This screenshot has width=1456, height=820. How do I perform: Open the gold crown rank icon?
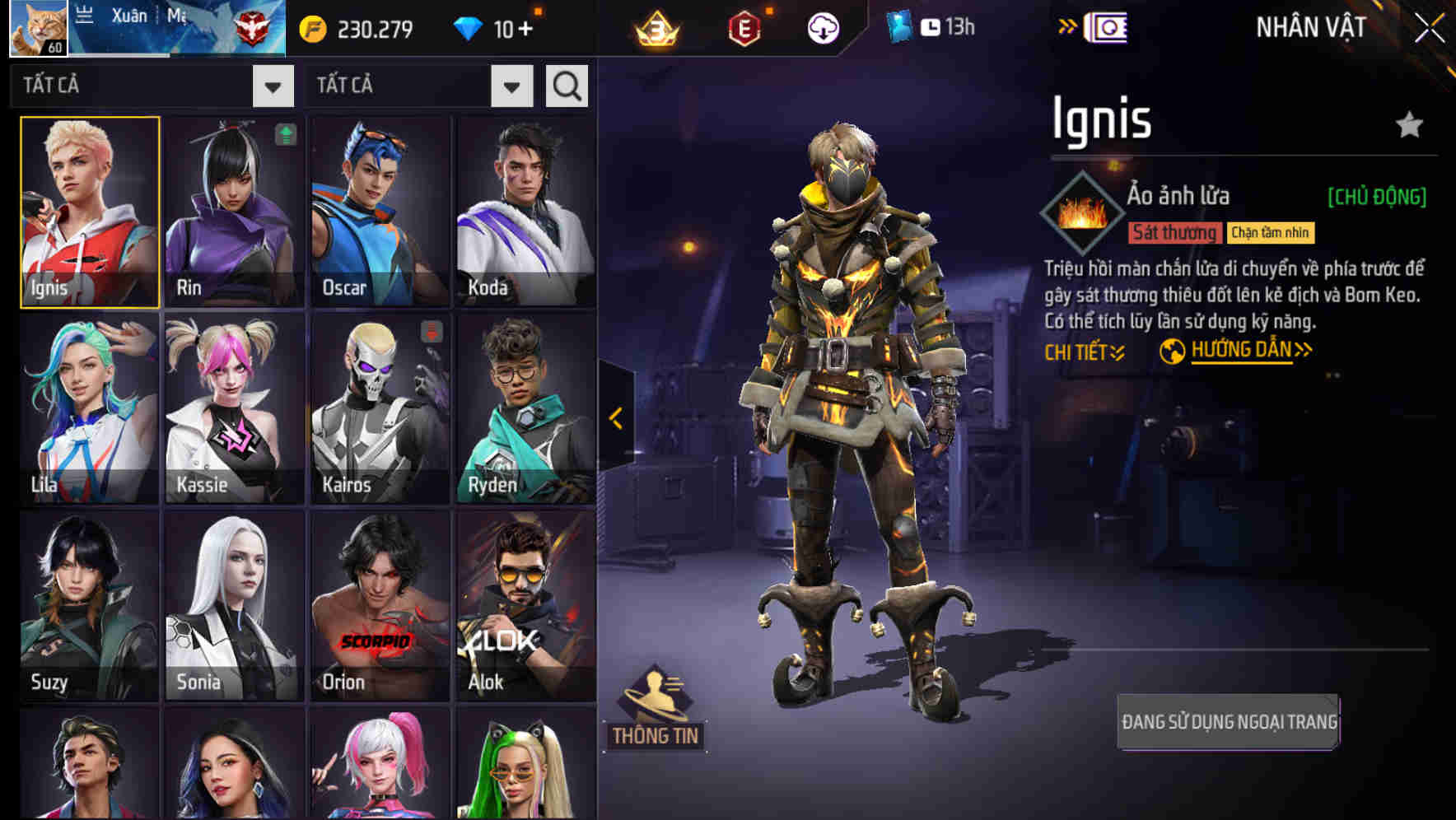pos(653,27)
